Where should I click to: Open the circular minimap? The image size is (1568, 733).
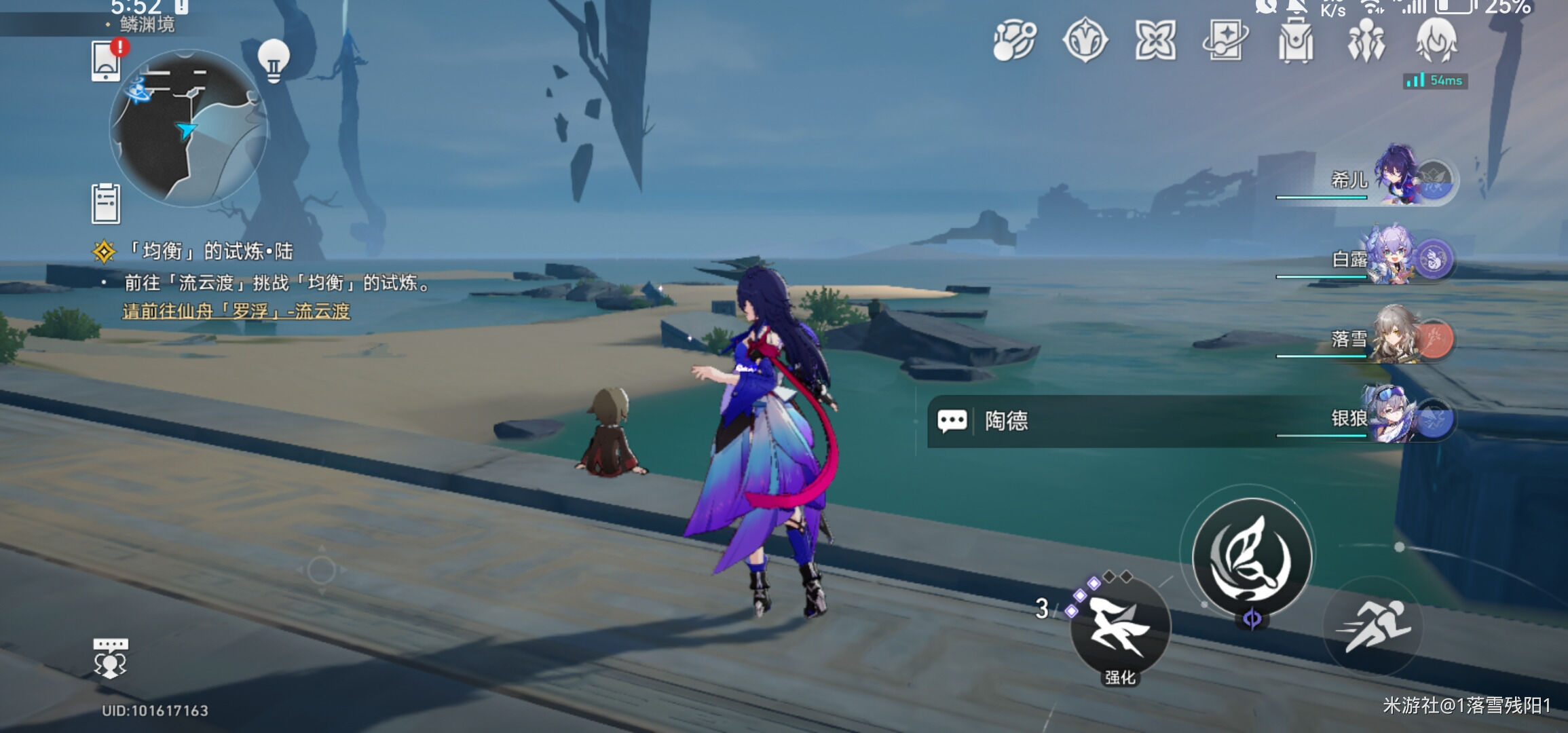coord(188,128)
